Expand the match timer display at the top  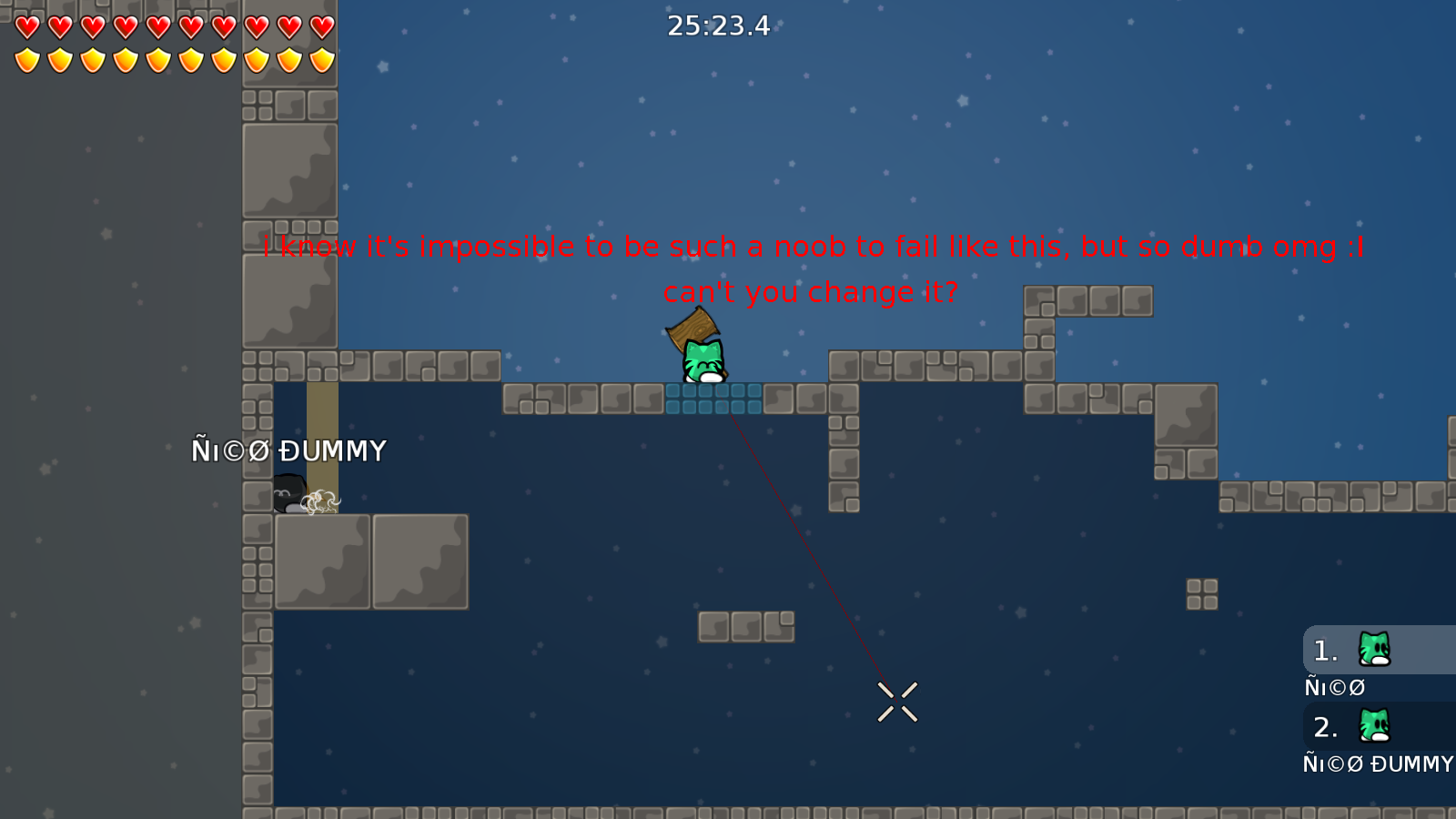coord(718,26)
